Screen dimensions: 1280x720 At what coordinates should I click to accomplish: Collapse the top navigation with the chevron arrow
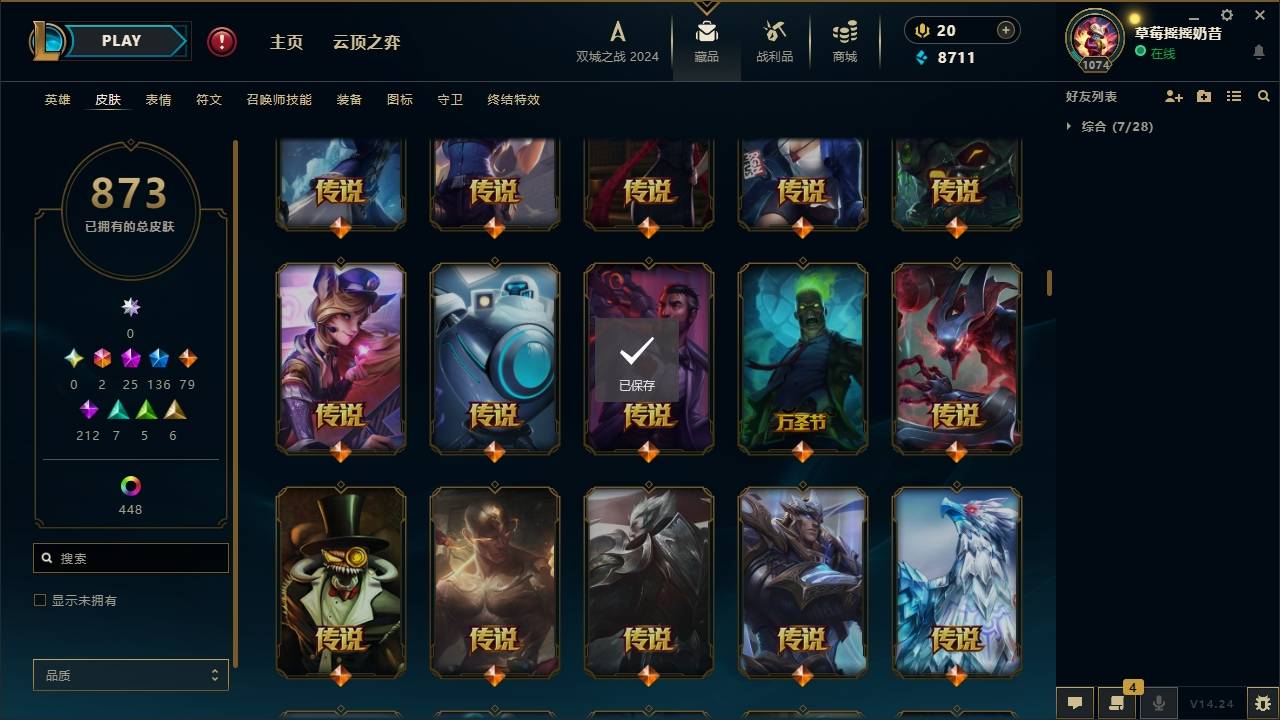coord(707,6)
